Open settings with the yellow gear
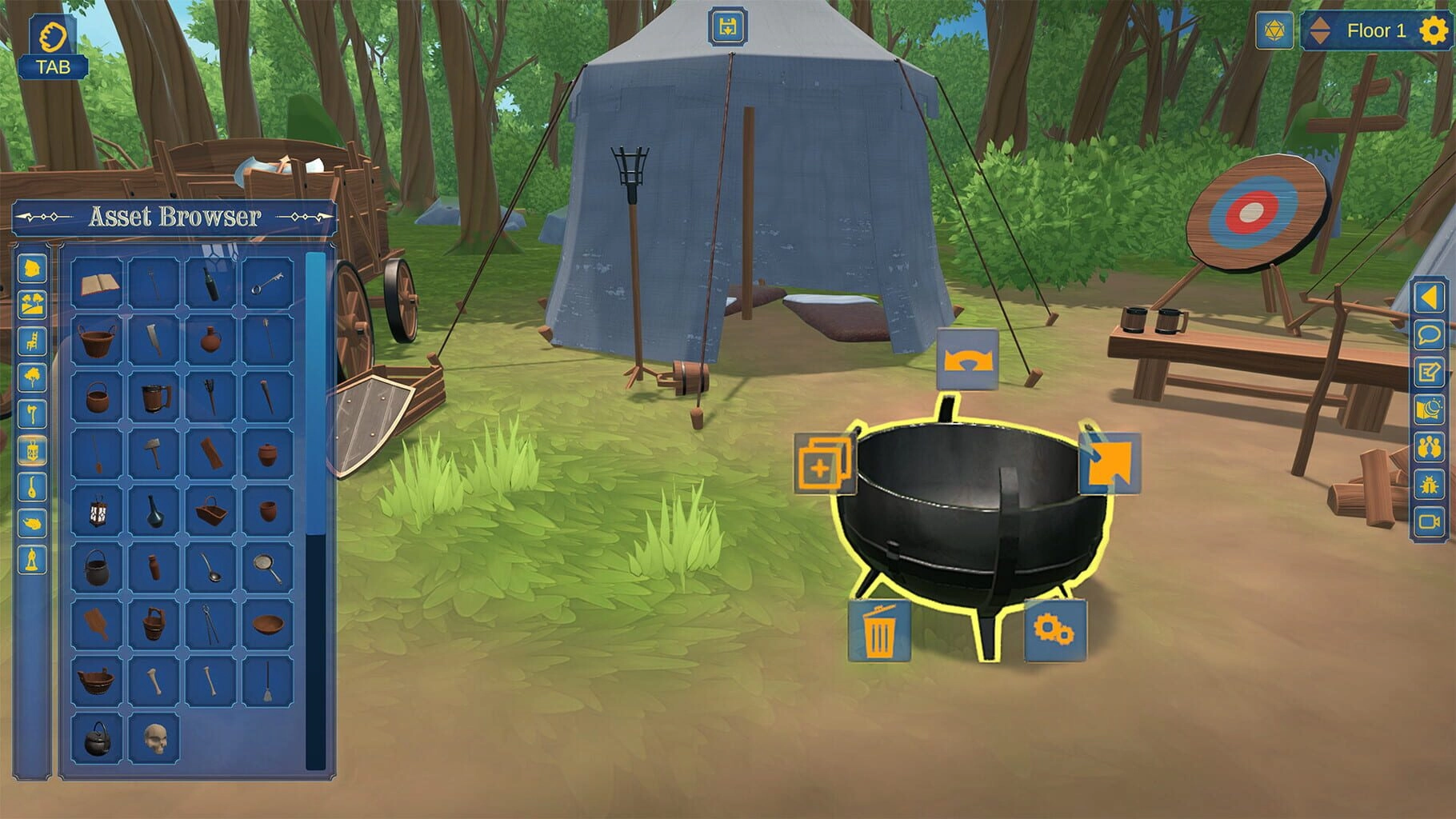Viewport: 1456px width, 819px height. (1433, 31)
